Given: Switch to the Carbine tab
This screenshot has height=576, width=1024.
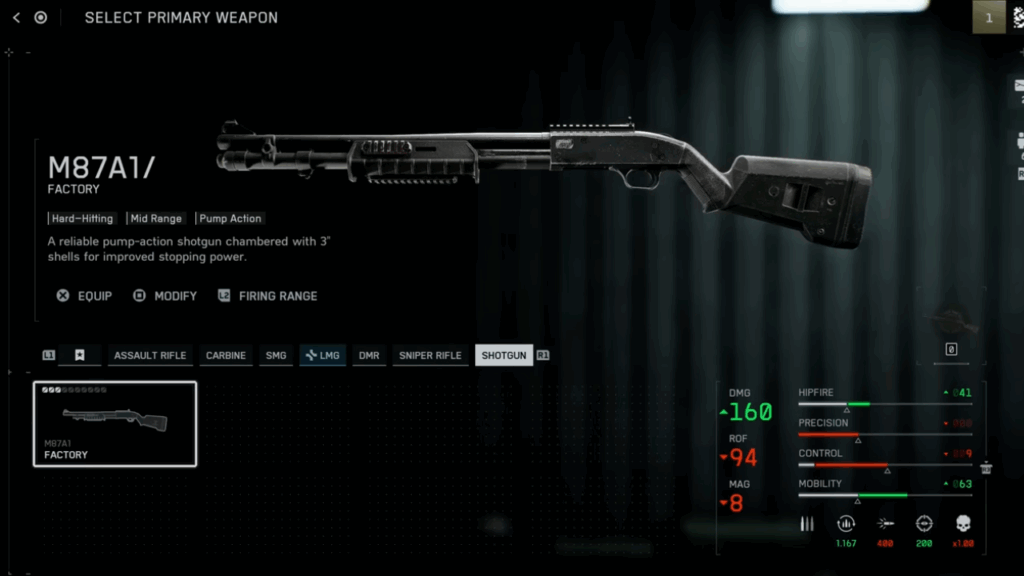Looking at the screenshot, I should click(x=226, y=355).
